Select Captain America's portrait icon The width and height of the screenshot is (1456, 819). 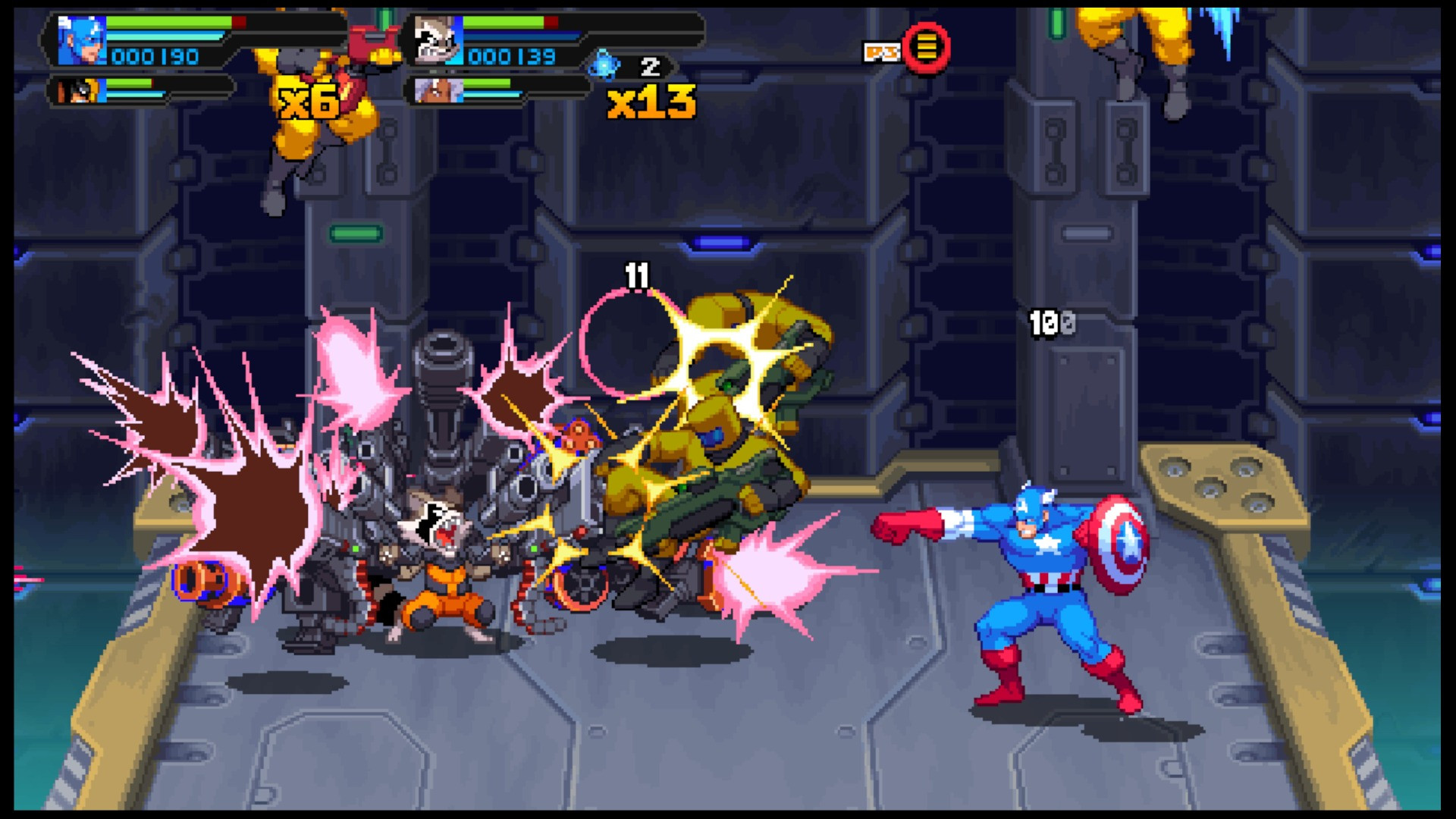(81, 41)
